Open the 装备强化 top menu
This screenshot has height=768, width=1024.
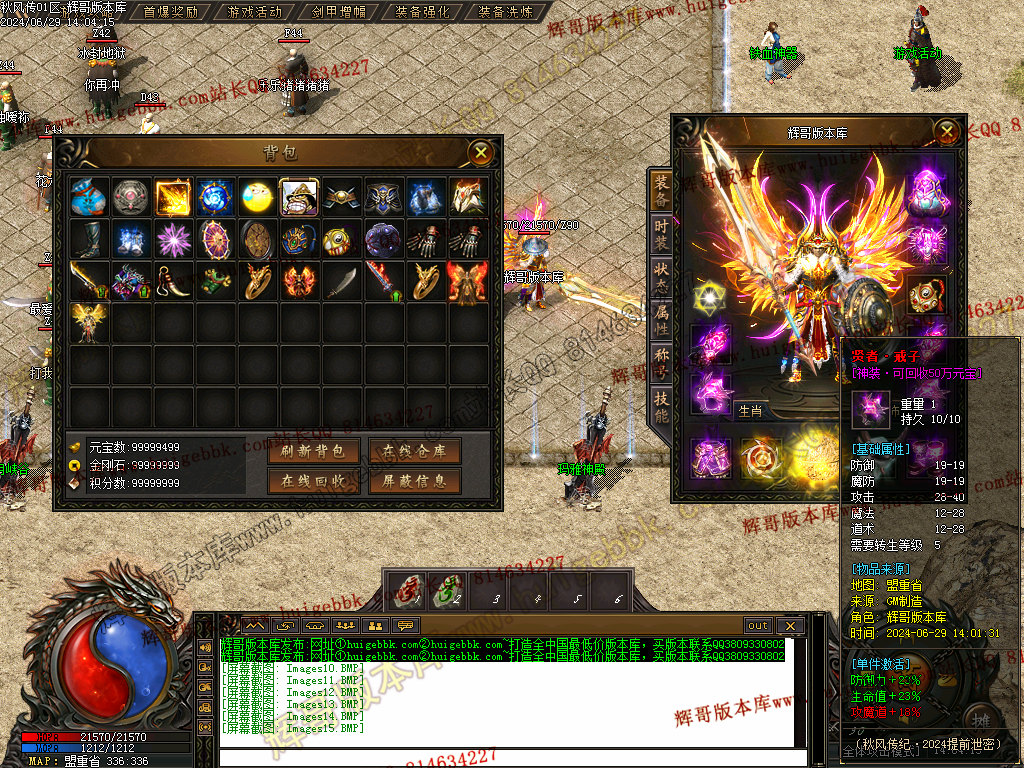[422, 12]
